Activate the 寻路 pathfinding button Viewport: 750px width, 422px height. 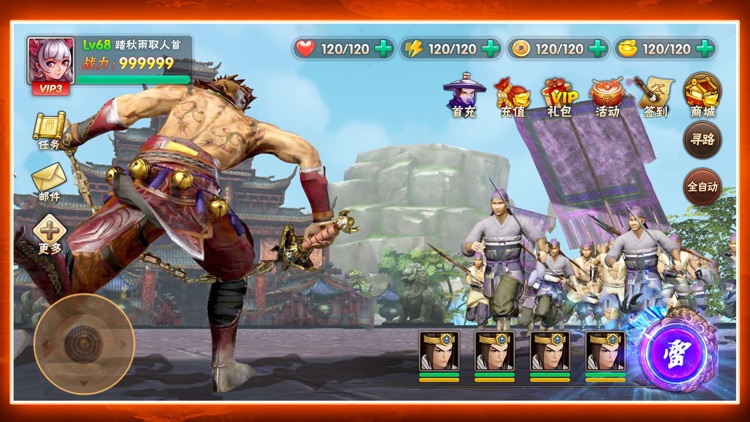(702, 141)
